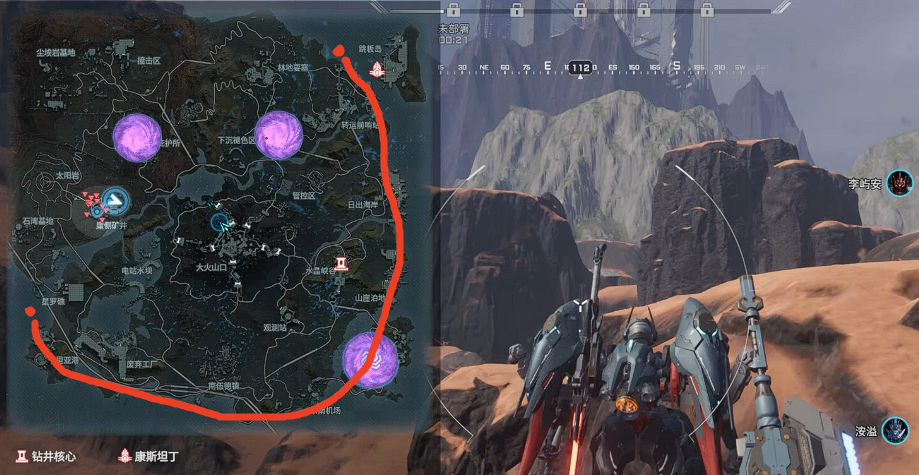This screenshot has height=475, width=919.
Task: Select the purple portal in the northwest
Action: 137,137
